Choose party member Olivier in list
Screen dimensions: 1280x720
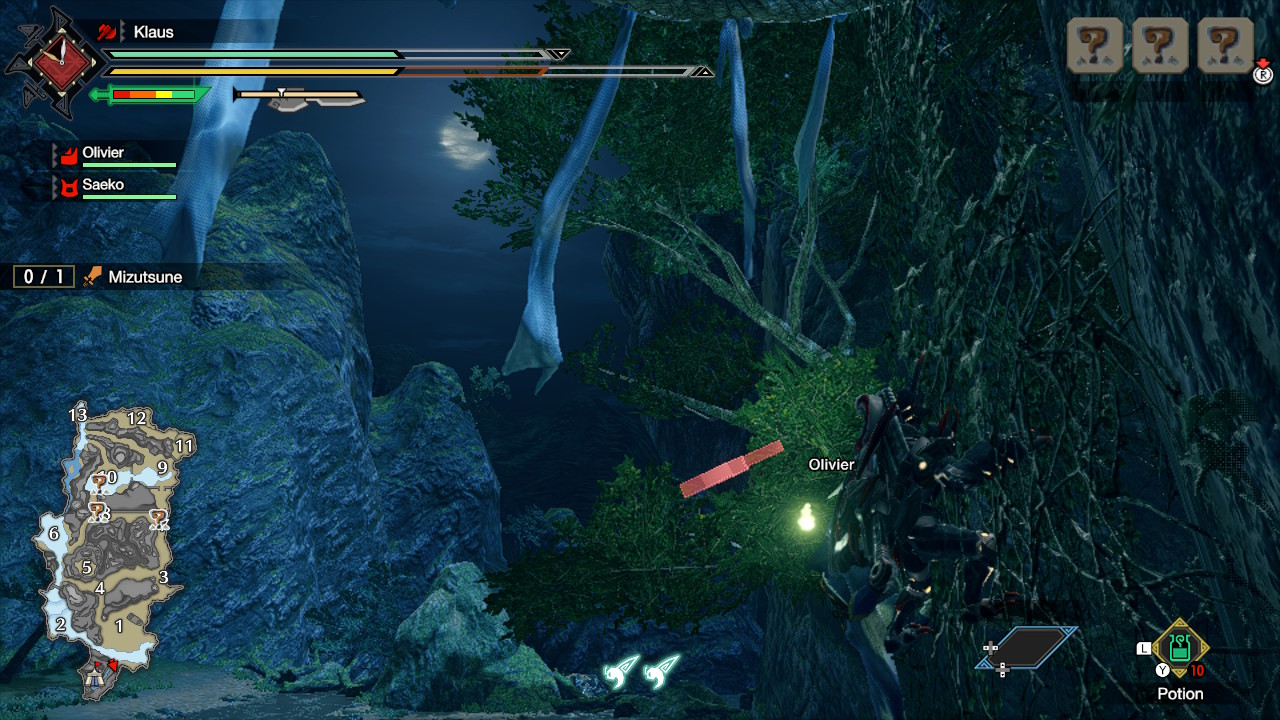click(x=114, y=154)
